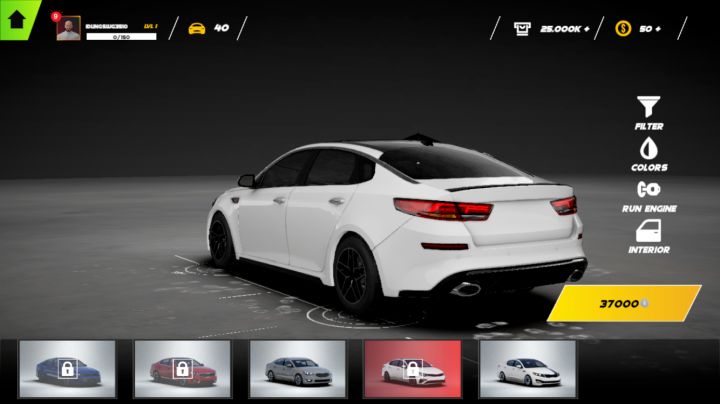
Task: Open the Colors paint option
Action: [649, 152]
